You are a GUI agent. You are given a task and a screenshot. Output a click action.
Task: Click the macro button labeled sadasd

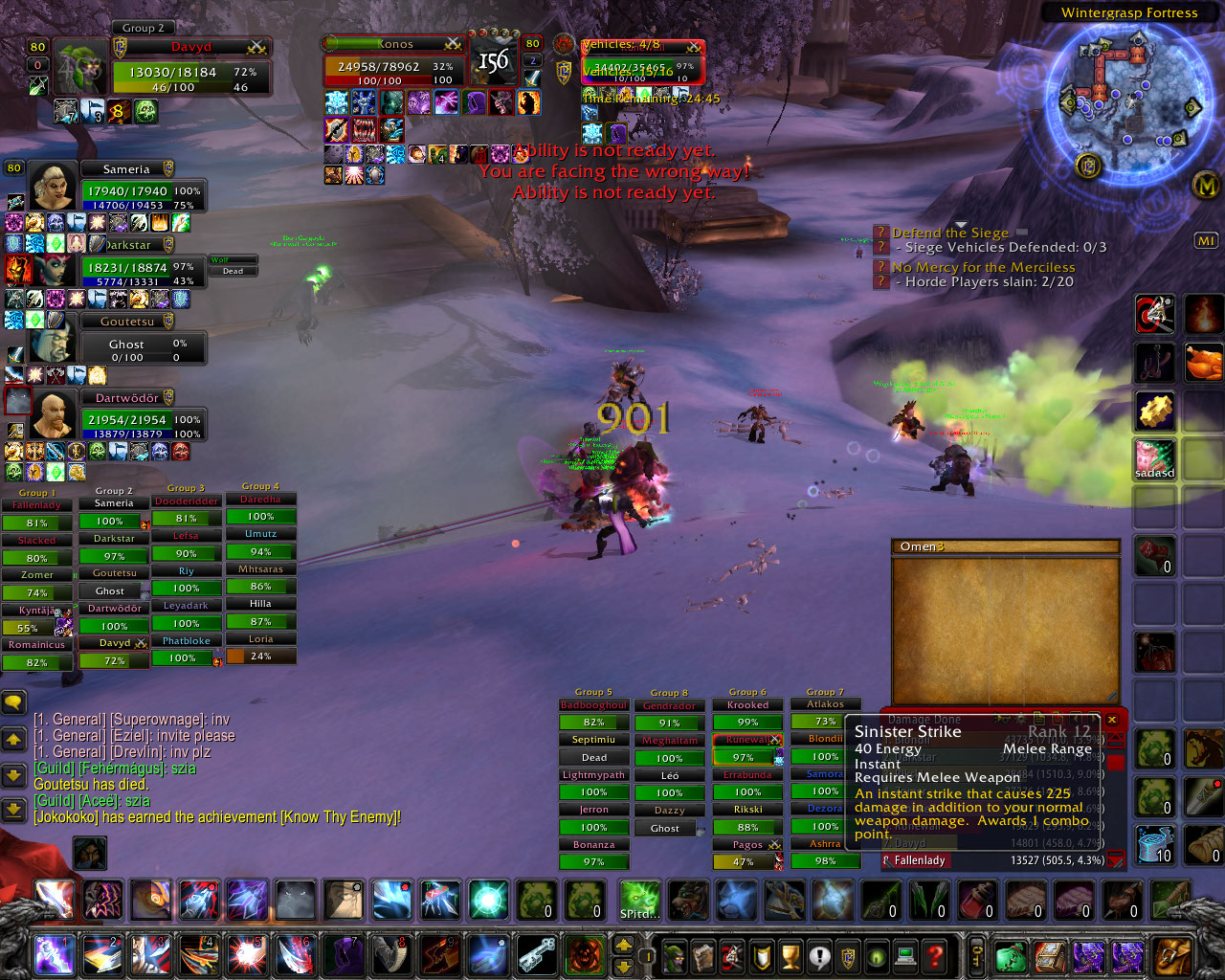(x=1155, y=459)
